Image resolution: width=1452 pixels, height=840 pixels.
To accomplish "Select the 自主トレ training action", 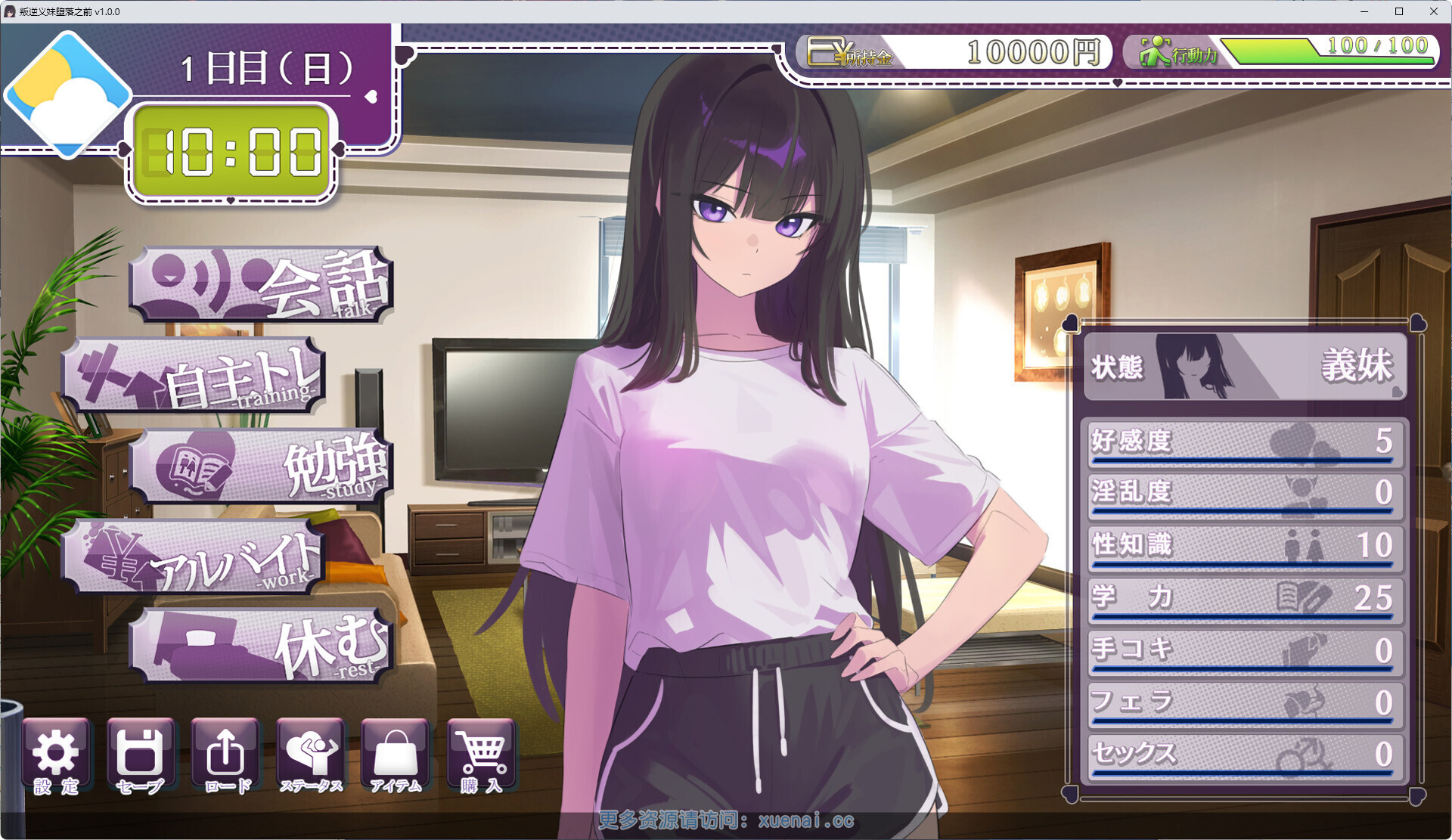I will tap(194, 376).
